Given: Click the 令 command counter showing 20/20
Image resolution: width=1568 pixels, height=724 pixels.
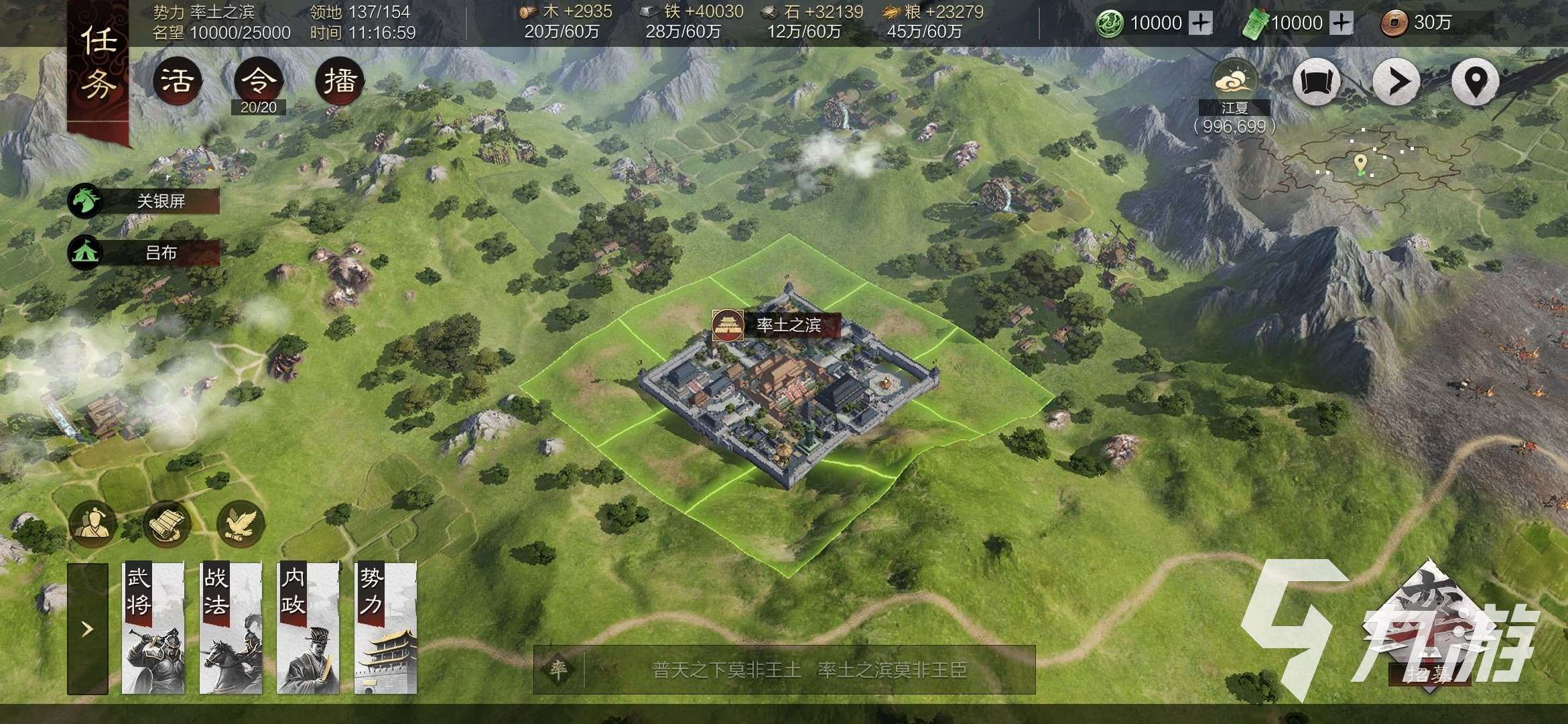Looking at the screenshot, I should click(x=257, y=80).
